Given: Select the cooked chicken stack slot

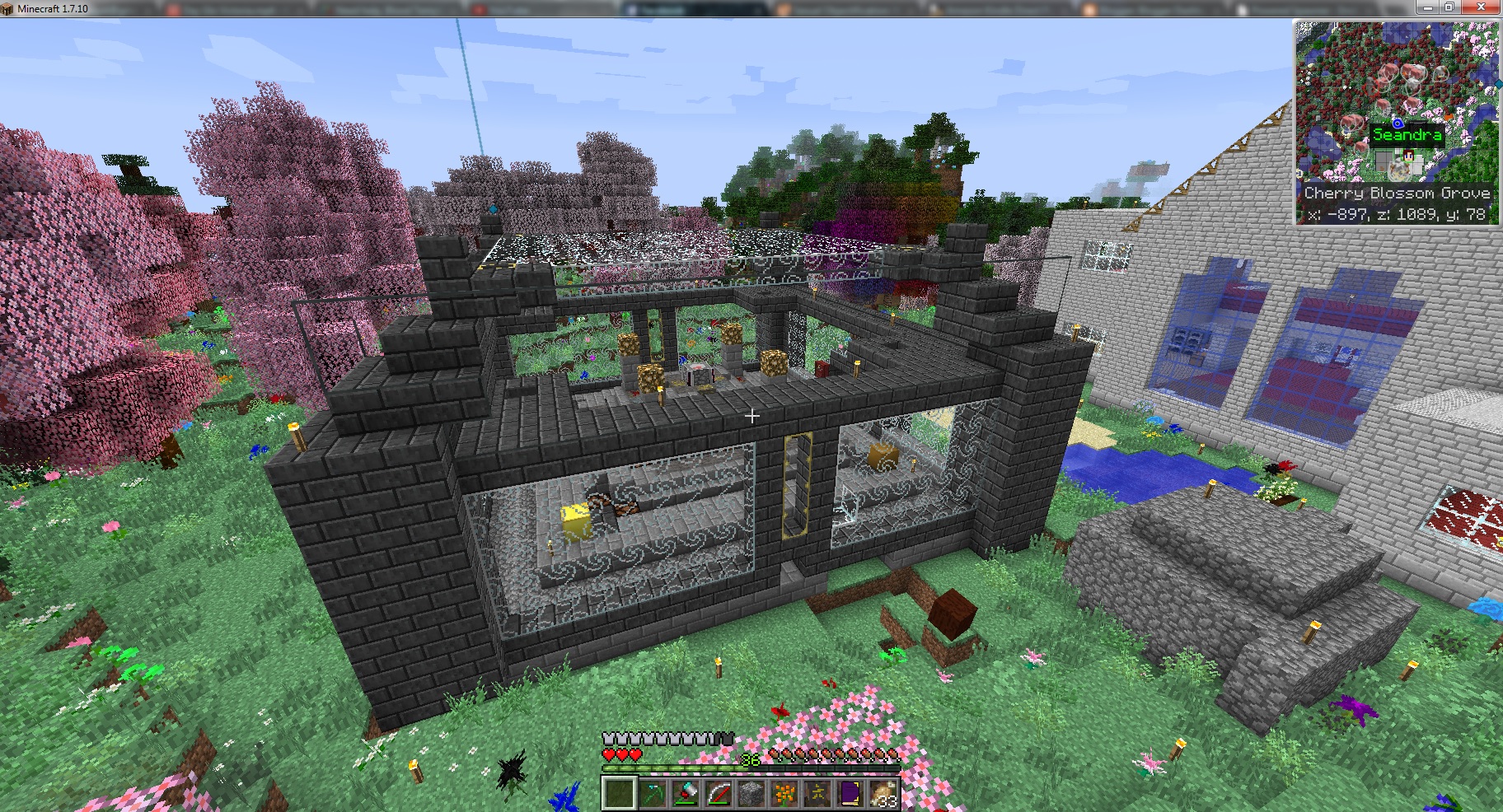Looking at the screenshot, I should [883, 794].
